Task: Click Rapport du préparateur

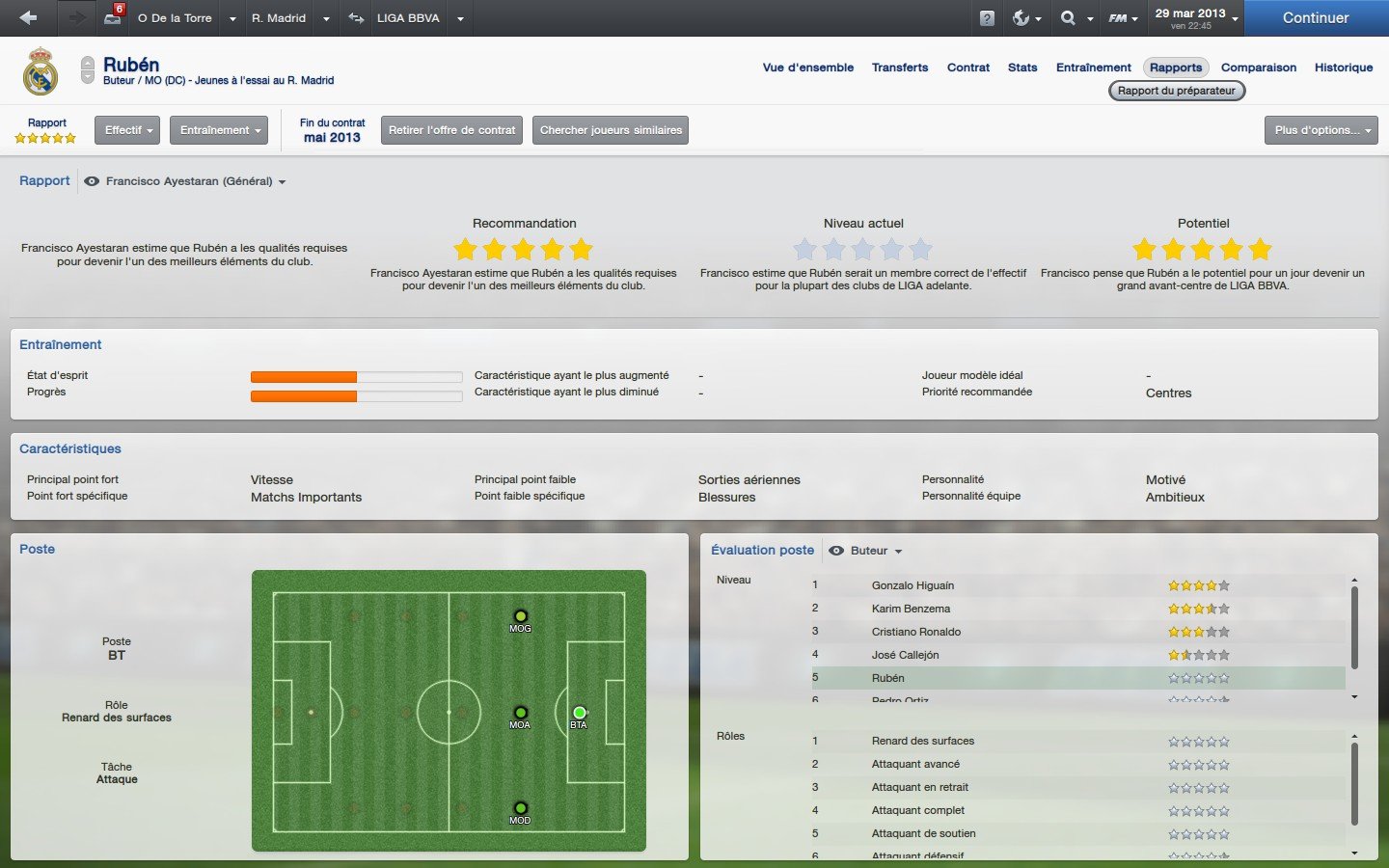Action: pos(1176,90)
